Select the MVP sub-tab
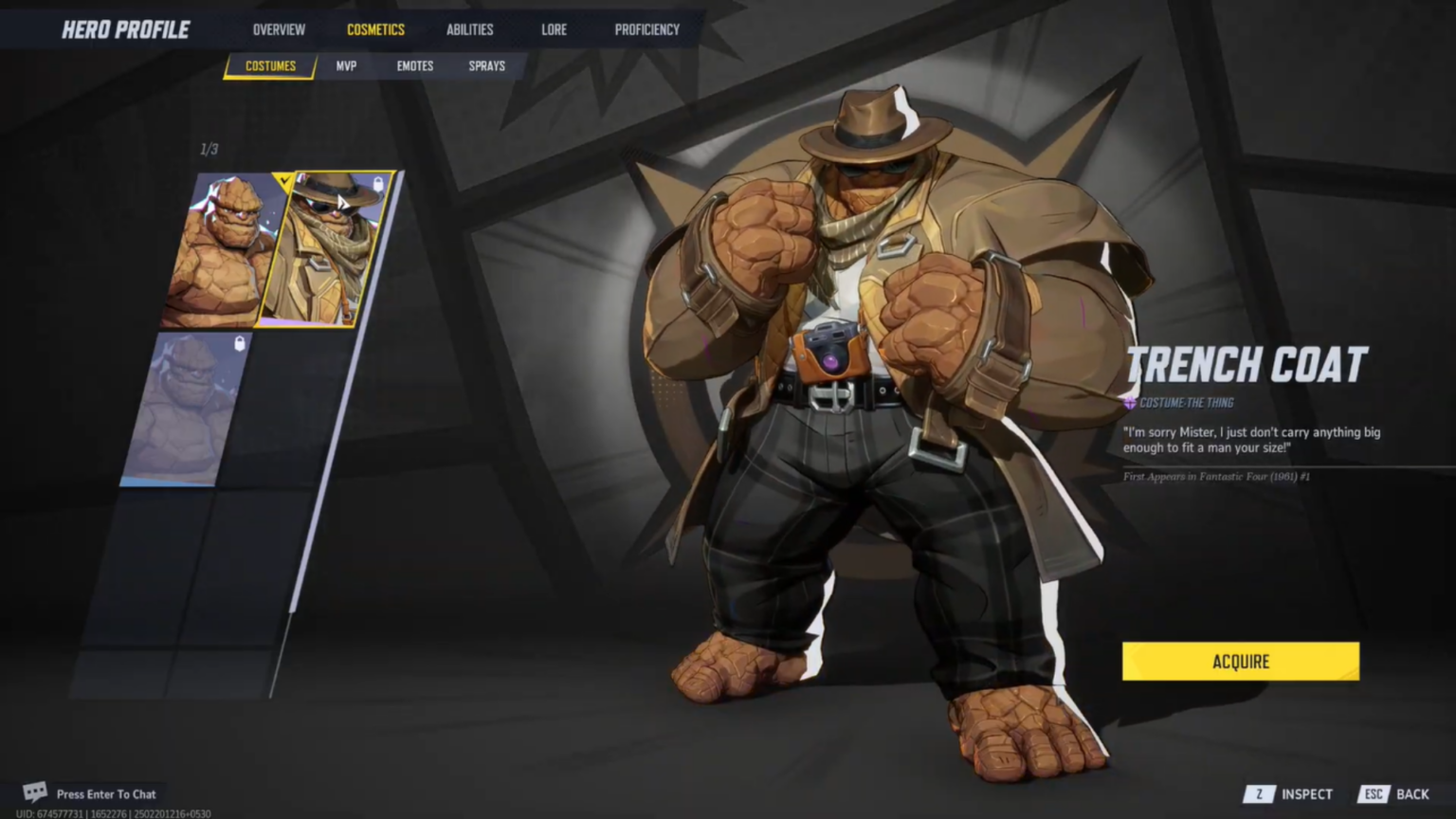 click(x=346, y=65)
